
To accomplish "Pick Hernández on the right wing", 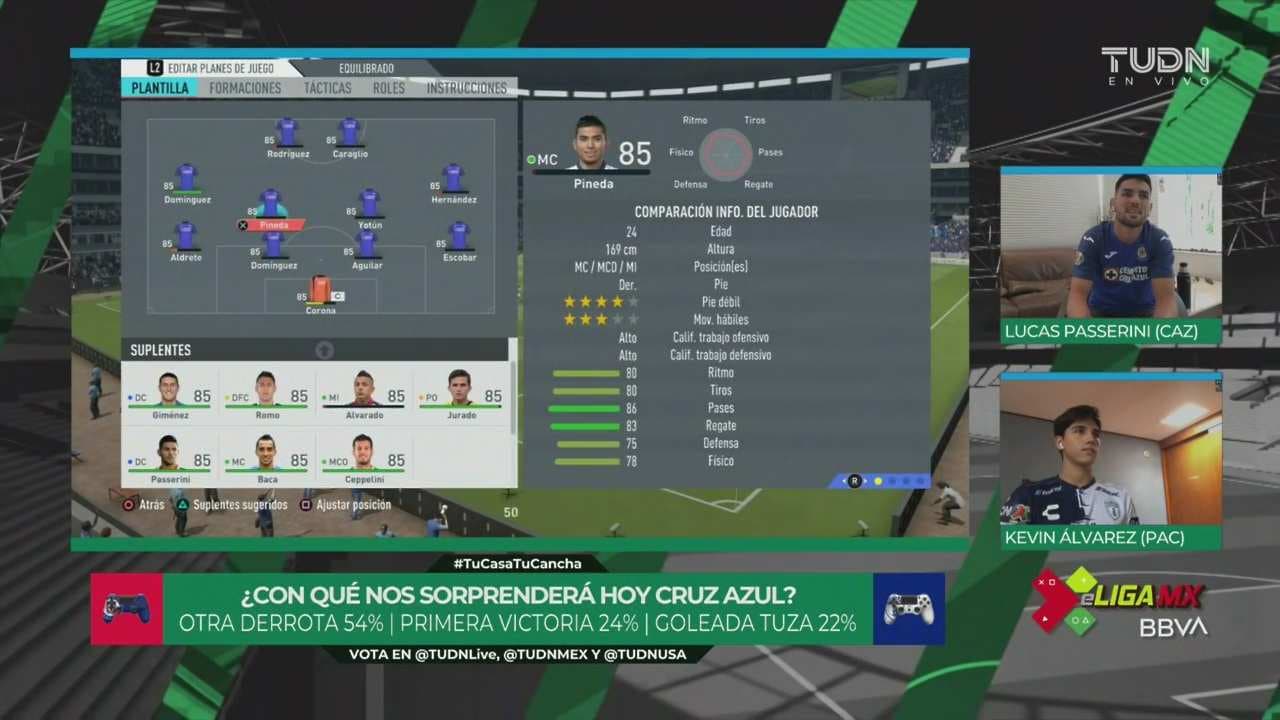I will coord(453,179).
